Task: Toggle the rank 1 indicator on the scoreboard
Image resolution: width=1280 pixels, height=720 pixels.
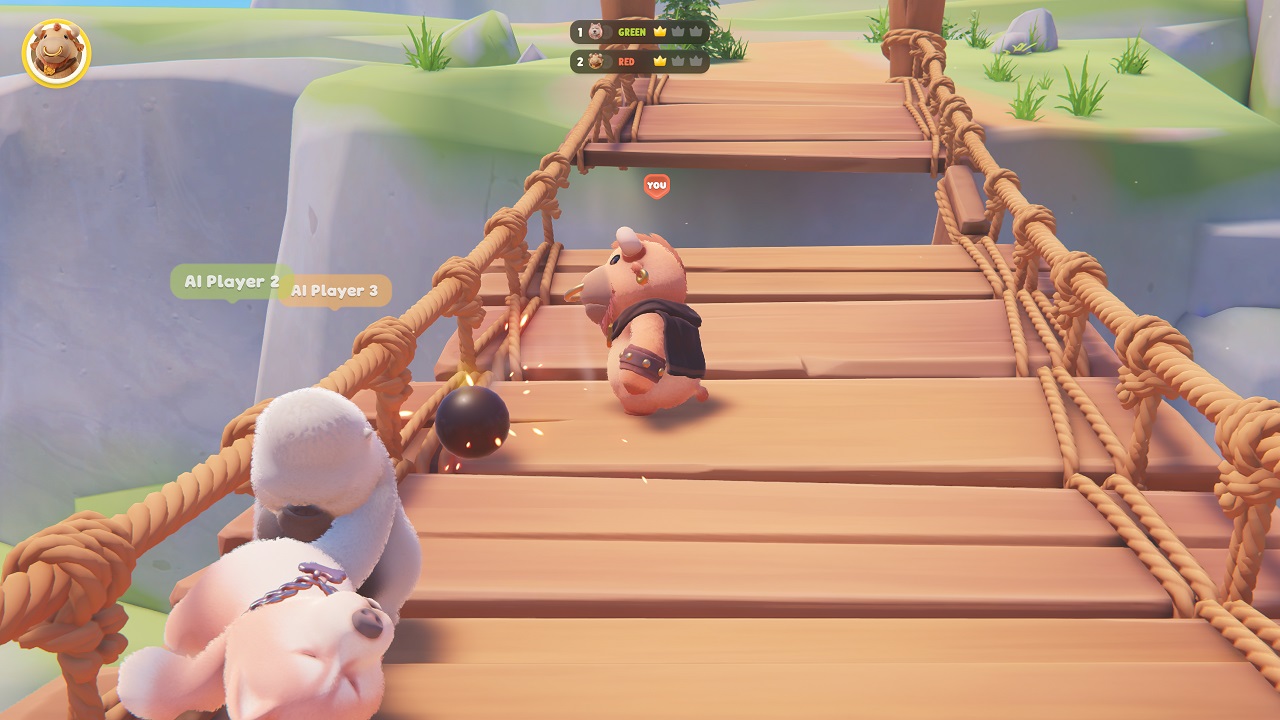Action: [582, 31]
